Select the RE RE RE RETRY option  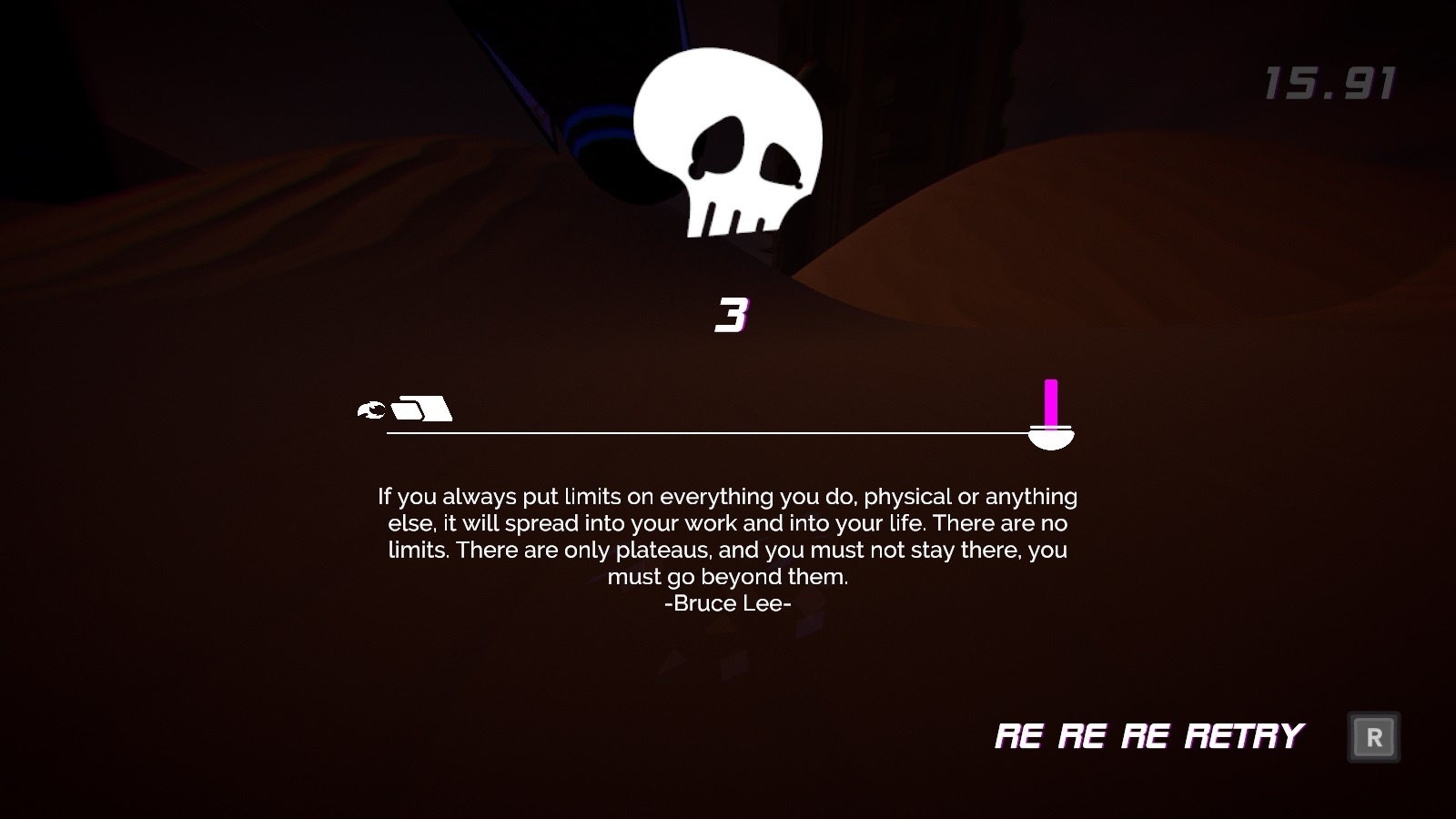(1149, 735)
